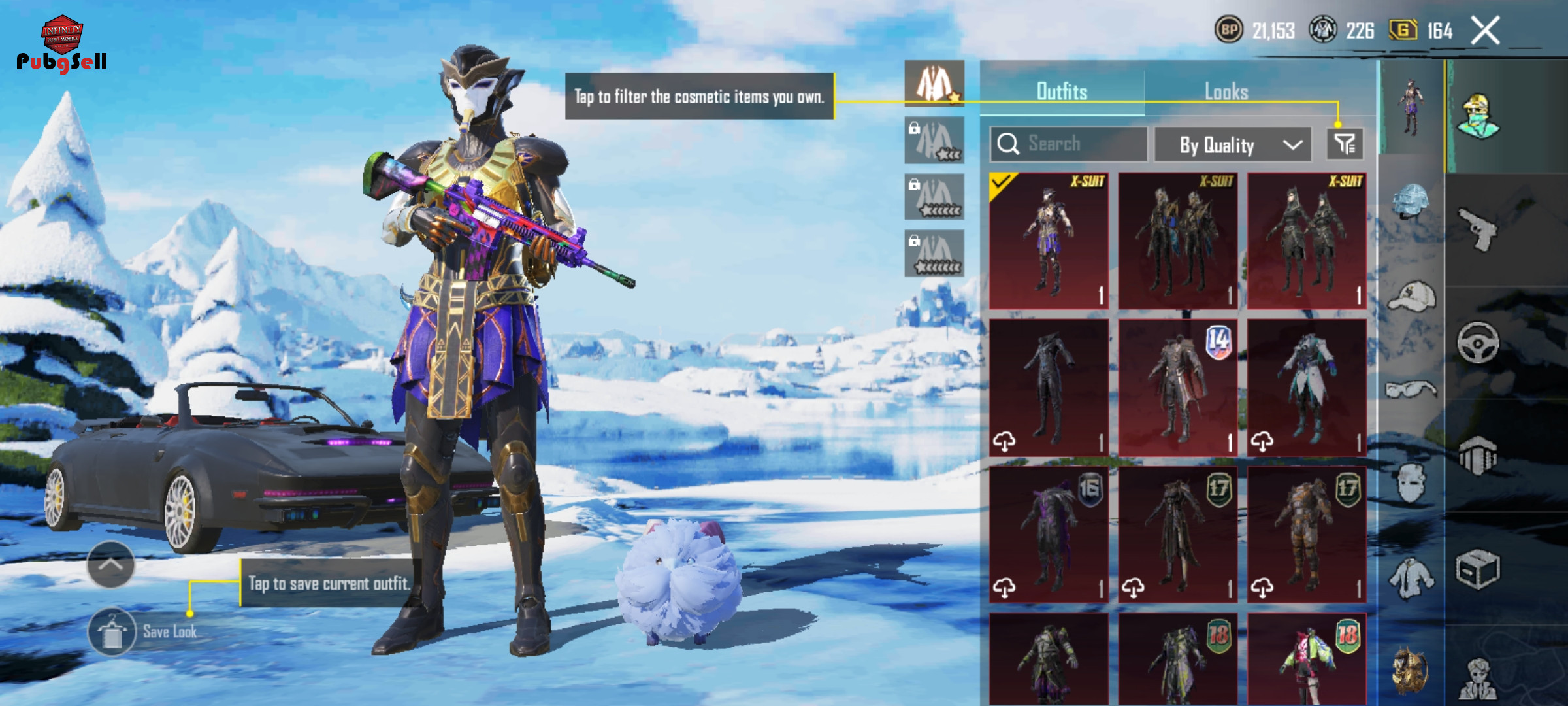The width and height of the screenshot is (1568, 706).
Task: Toggle the owned items filter funnel
Action: (1345, 144)
